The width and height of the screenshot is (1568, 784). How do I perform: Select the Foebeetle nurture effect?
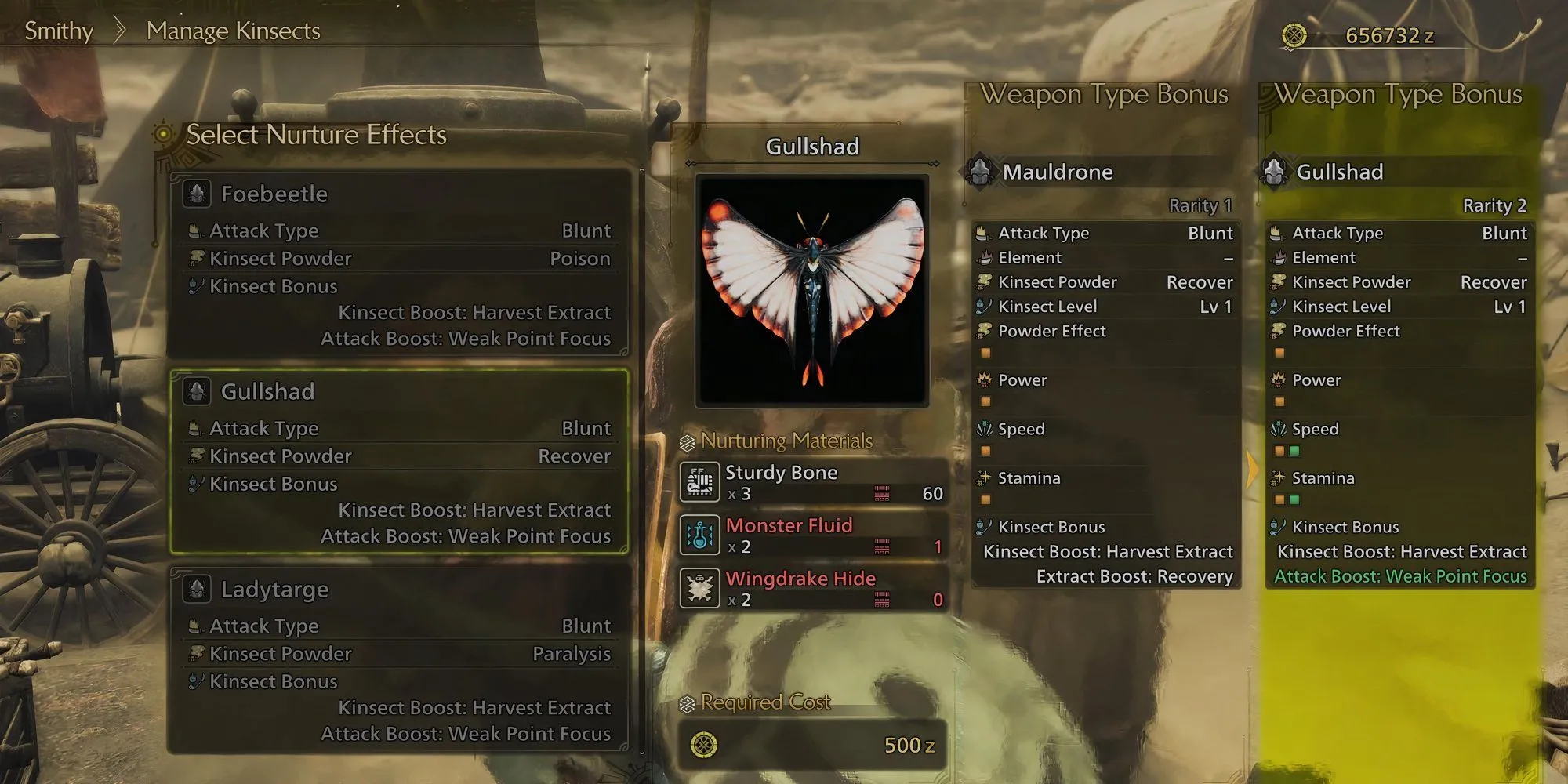click(399, 263)
